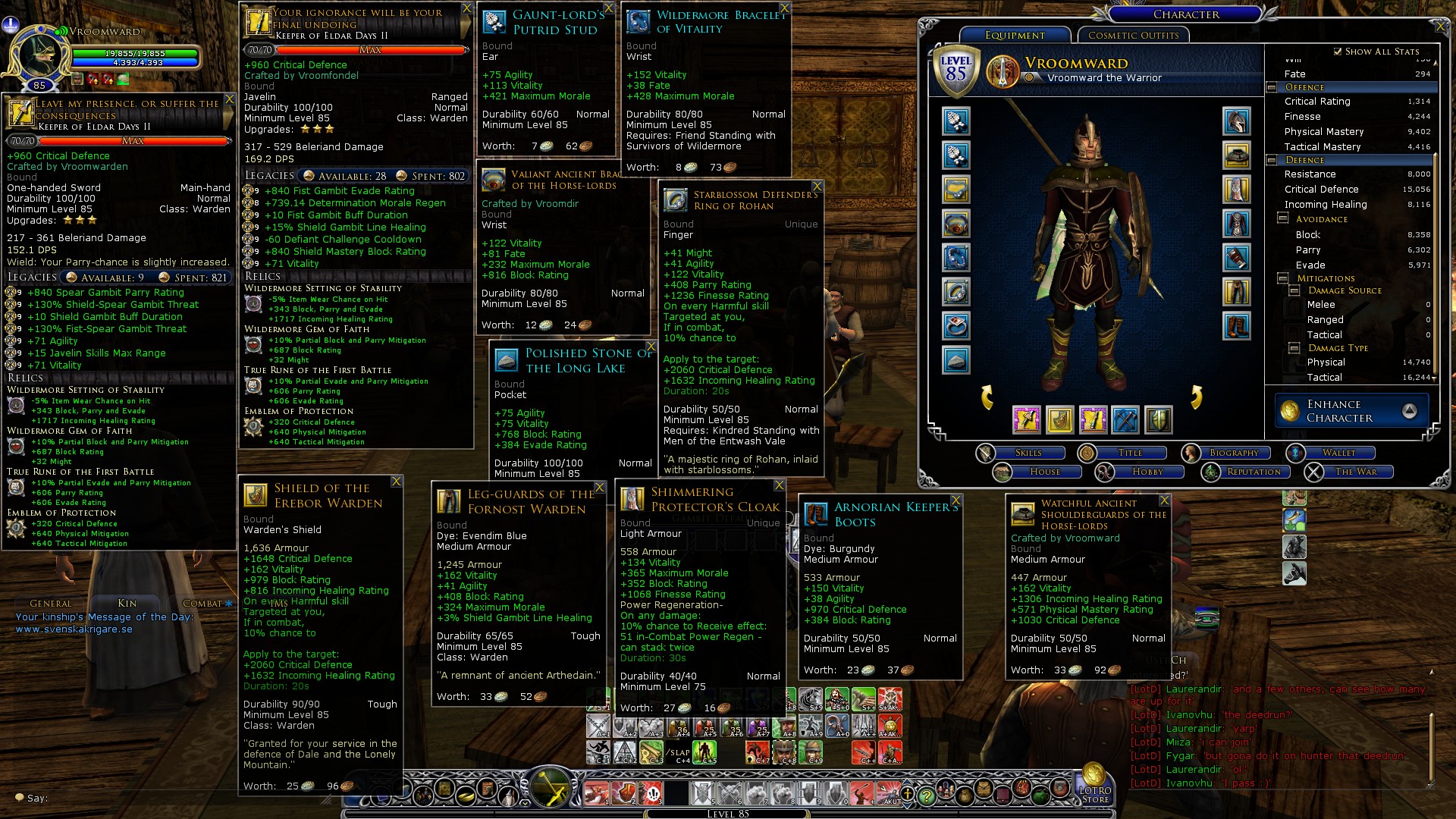The width and height of the screenshot is (1456, 819).
Task: View the Reputation standings
Action: pos(1253,472)
